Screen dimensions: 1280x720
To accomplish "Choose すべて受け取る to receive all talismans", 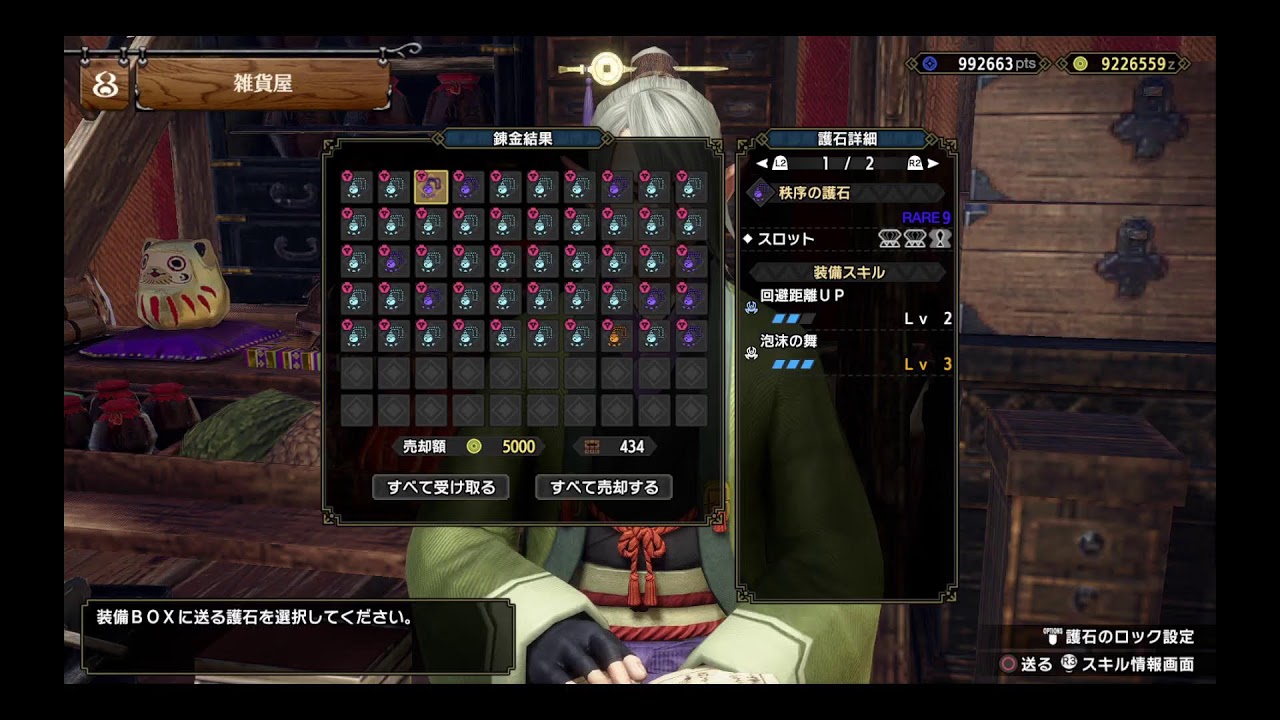I will click(441, 487).
